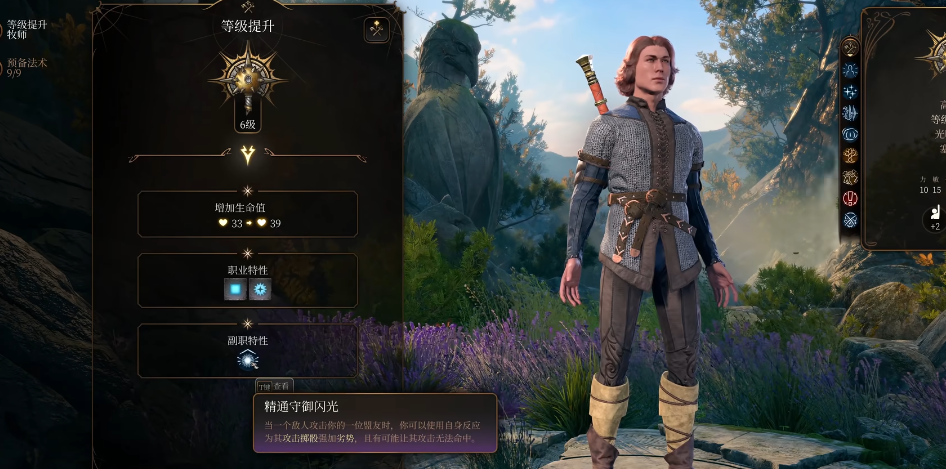This screenshot has height=469, width=946.
Task: Switch to the orange tree icon tab
Action: click(x=851, y=155)
